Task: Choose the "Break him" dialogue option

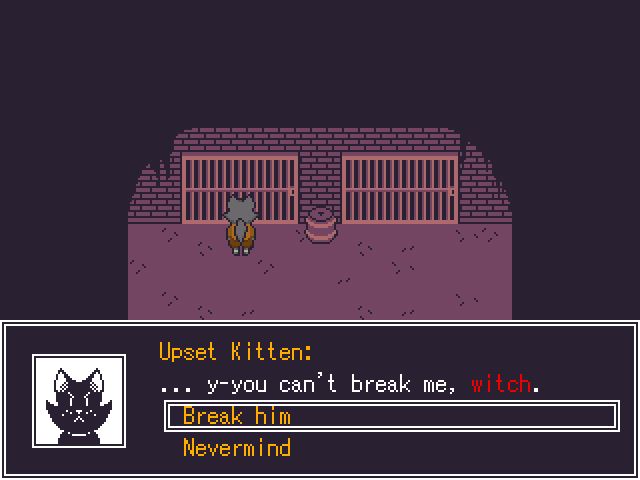Action: [237, 416]
